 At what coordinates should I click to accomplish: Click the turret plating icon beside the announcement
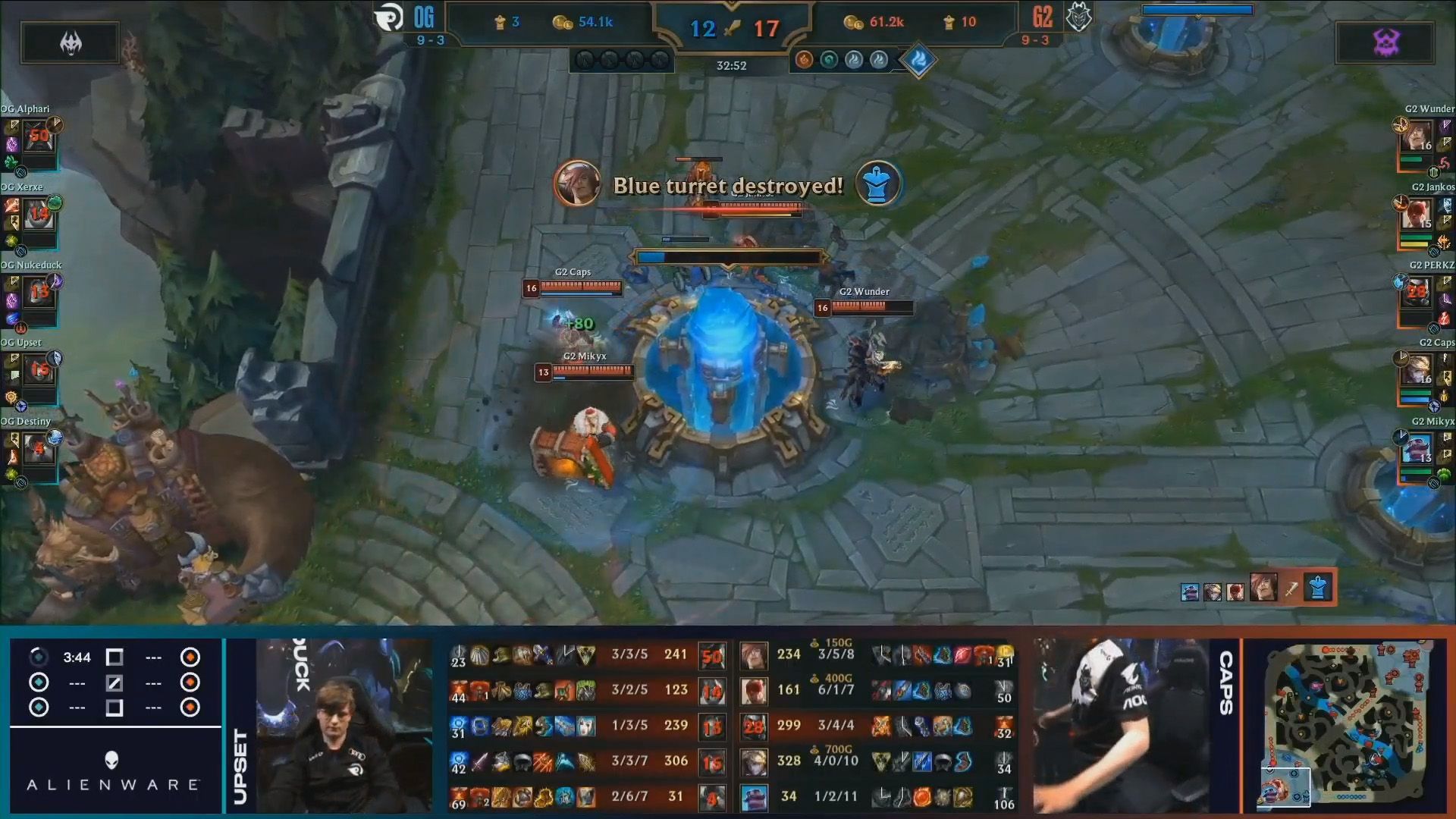click(x=877, y=182)
